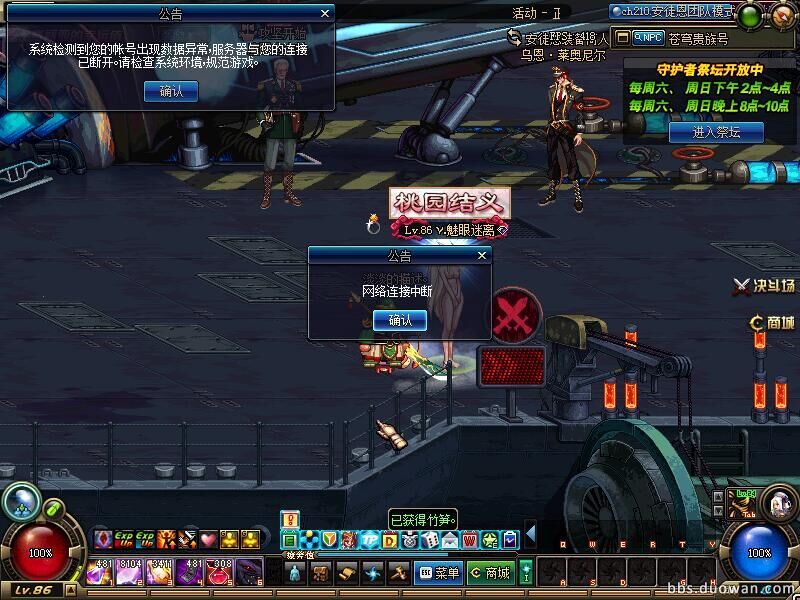Click the green orb button at top right
This screenshot has height=600, width=800.
[x=751, y=14]
